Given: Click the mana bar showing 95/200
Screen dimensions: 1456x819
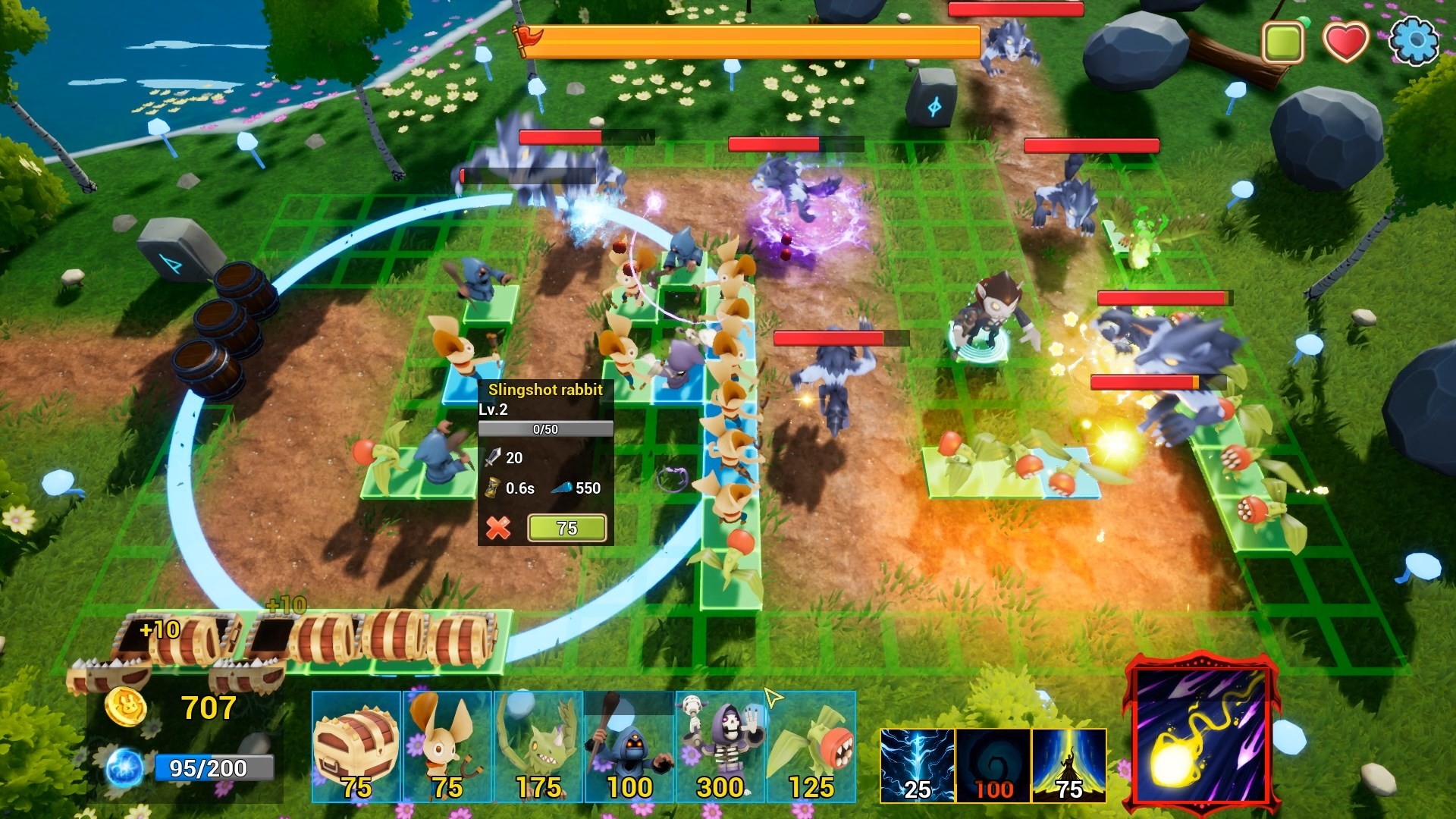Looking at the screenshot, I should [214, 768].
